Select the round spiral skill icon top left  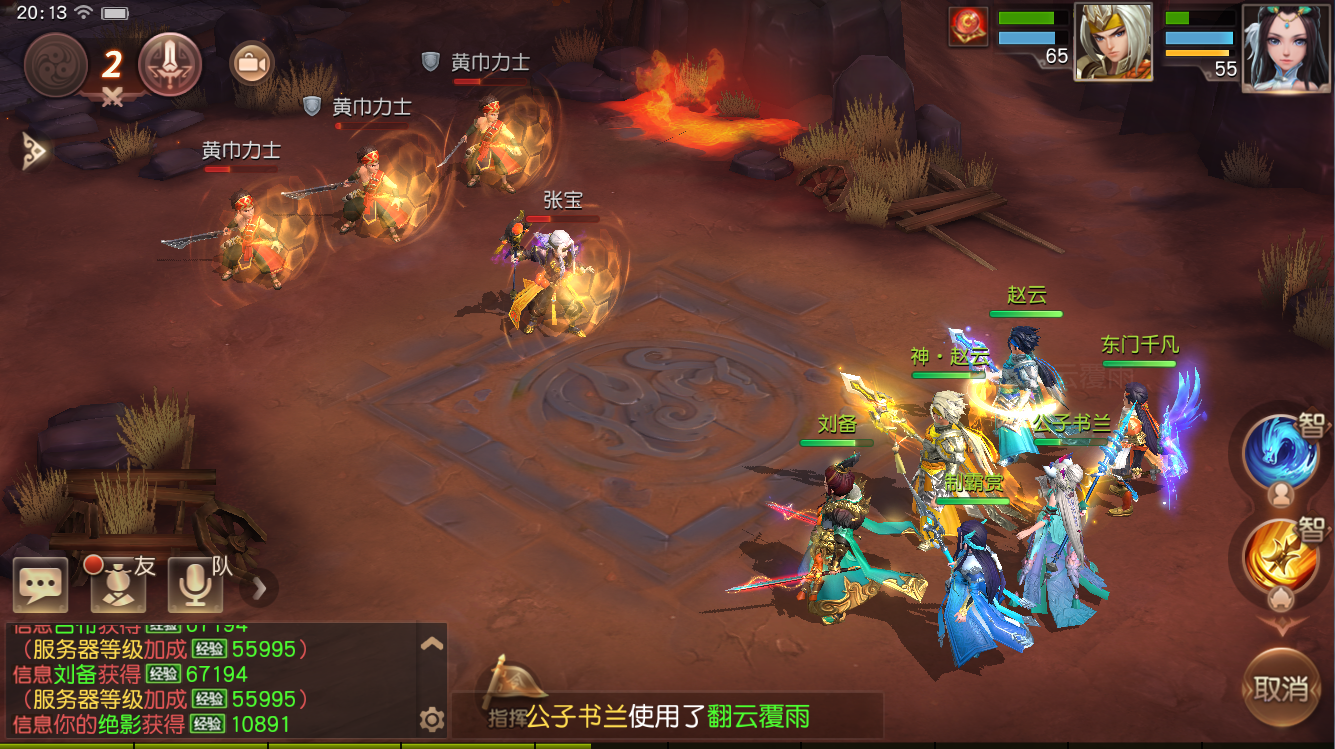tap(55, 63)
